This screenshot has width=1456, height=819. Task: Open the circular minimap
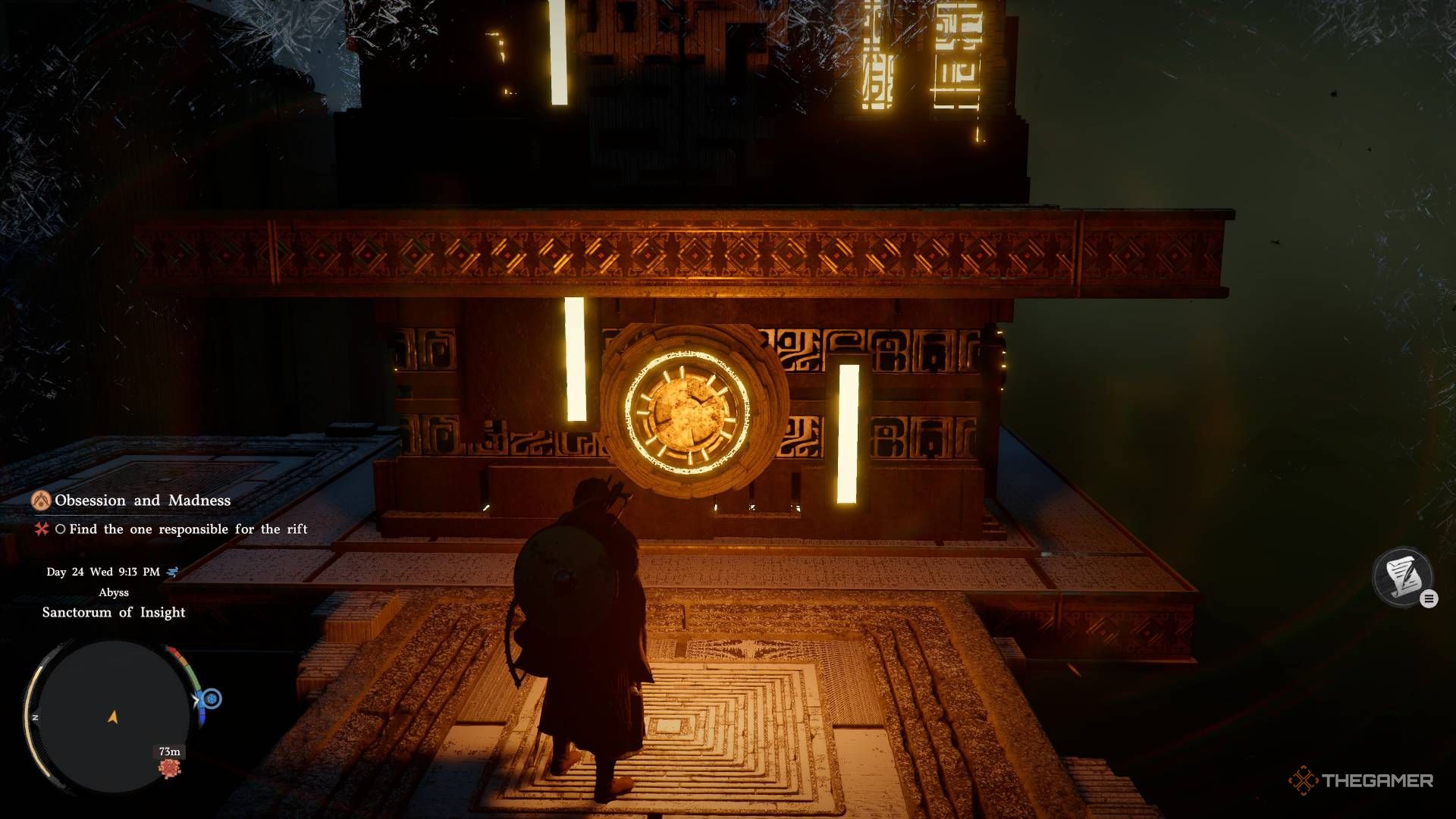click(x=114, y=717)
